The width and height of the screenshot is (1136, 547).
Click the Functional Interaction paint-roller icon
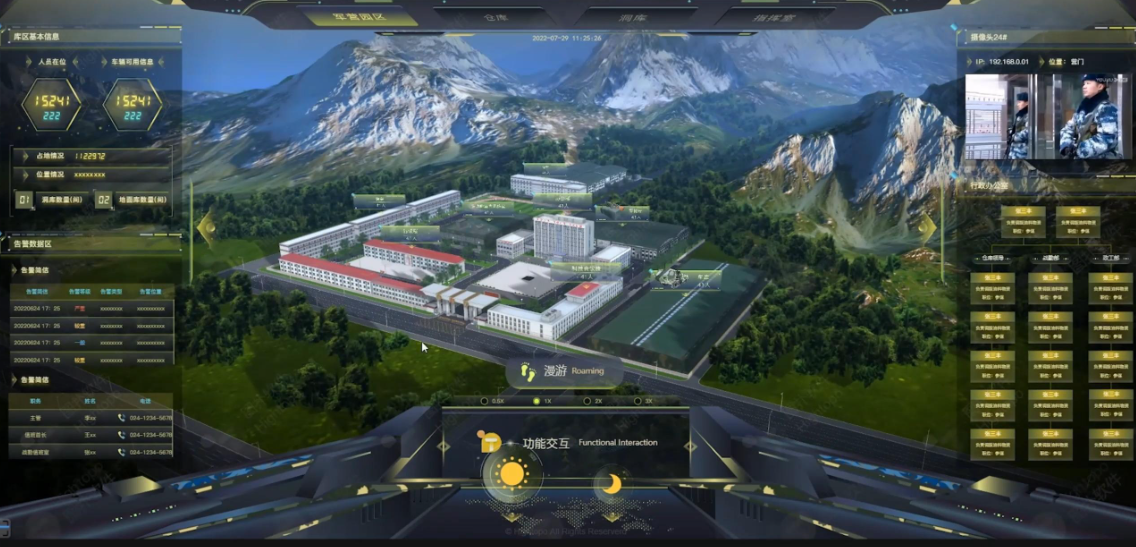click(491, 442)
